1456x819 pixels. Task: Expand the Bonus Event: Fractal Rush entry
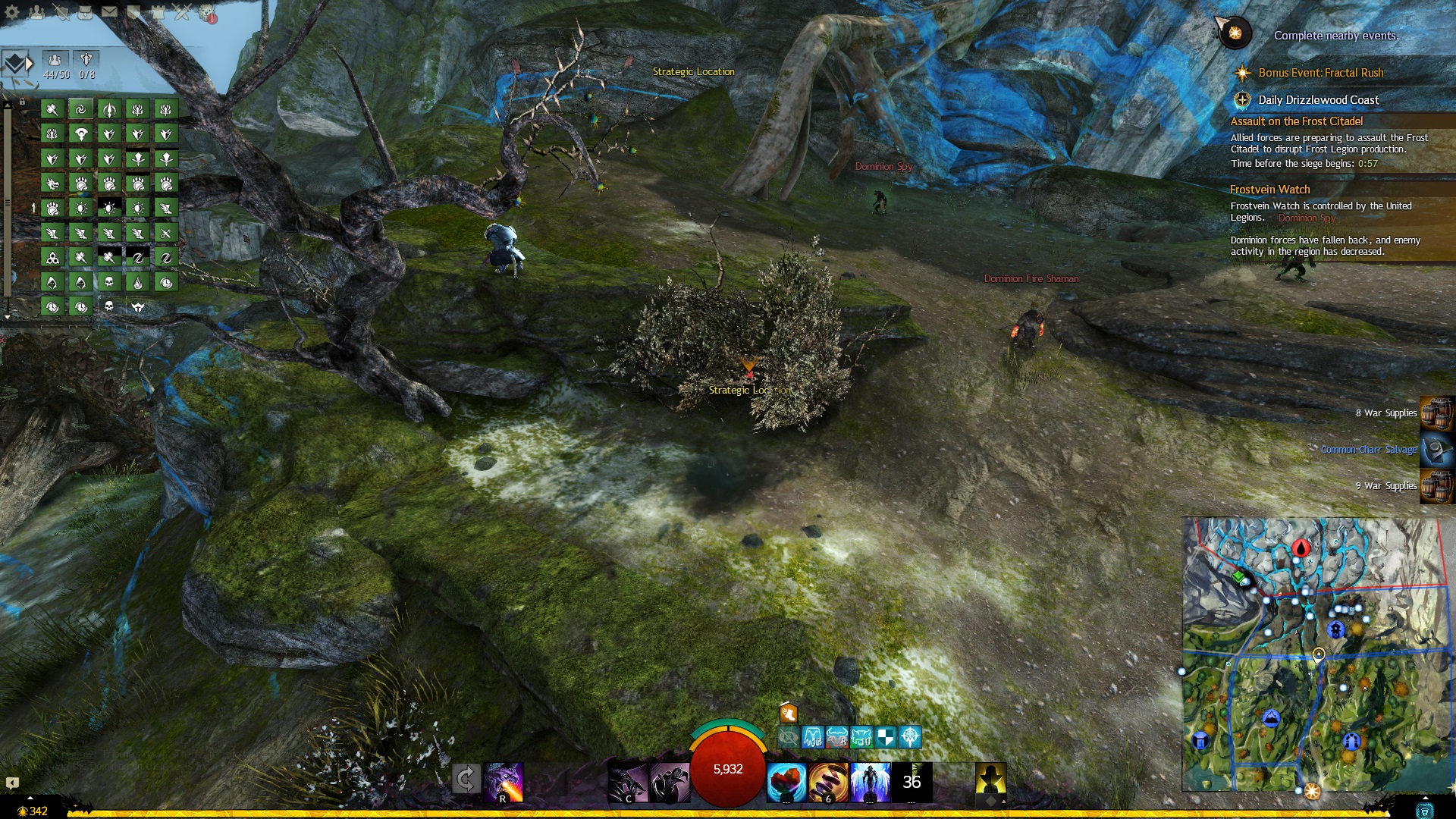tap(1320, 73)
